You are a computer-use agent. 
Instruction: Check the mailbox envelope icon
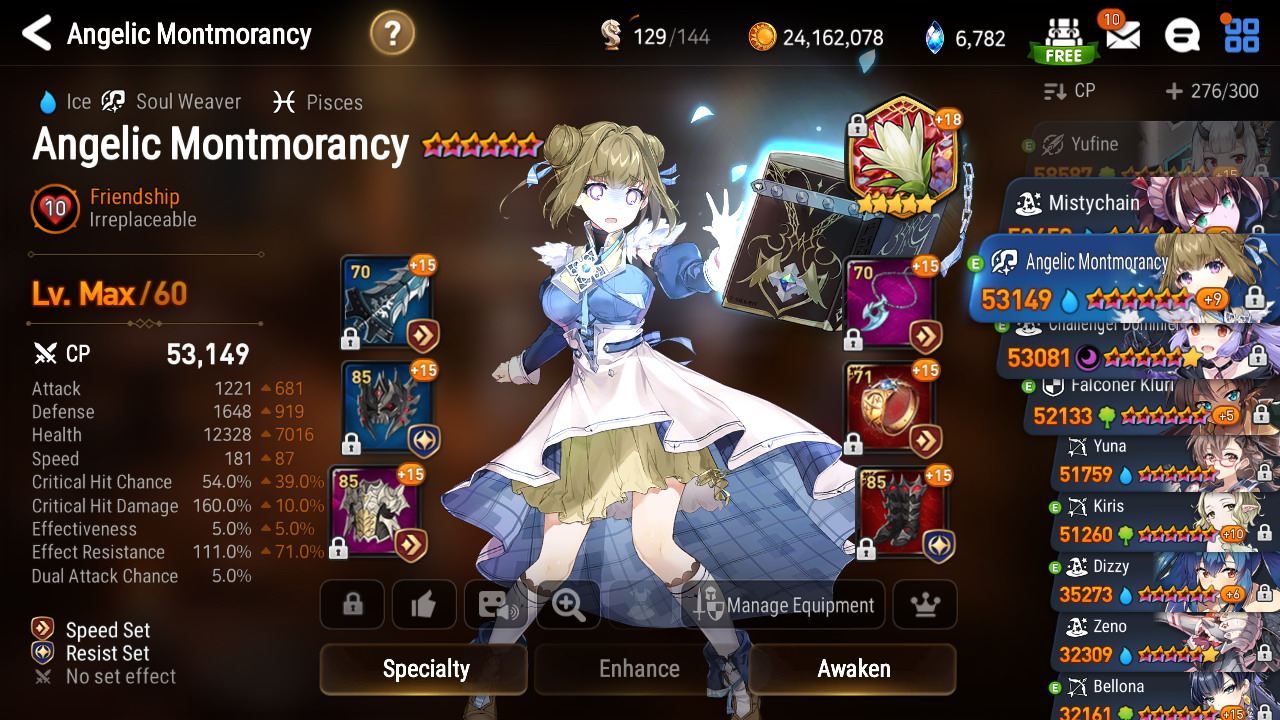click(x=1122, y=36)
